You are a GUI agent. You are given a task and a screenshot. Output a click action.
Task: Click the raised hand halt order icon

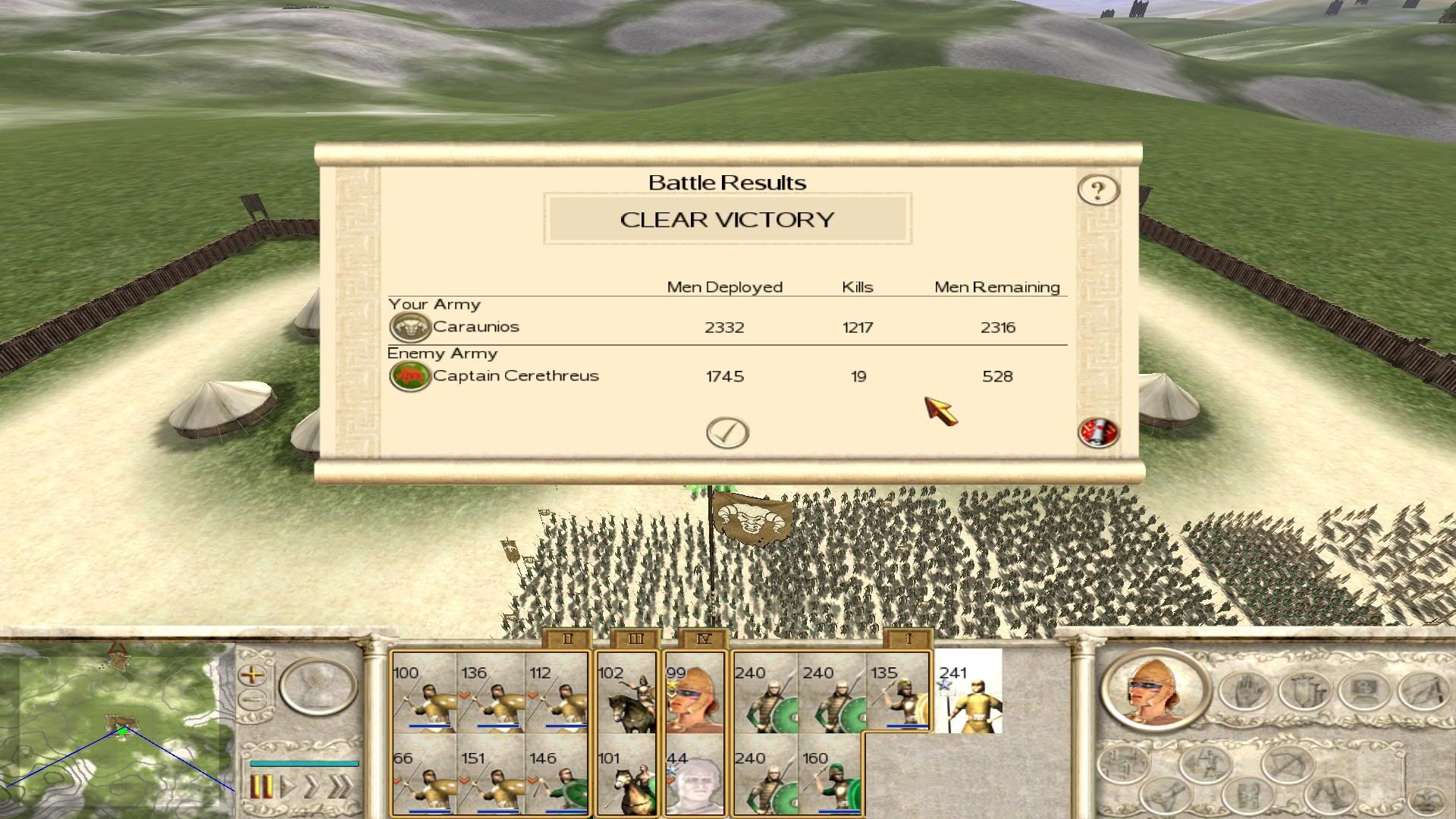[1245, 692]
